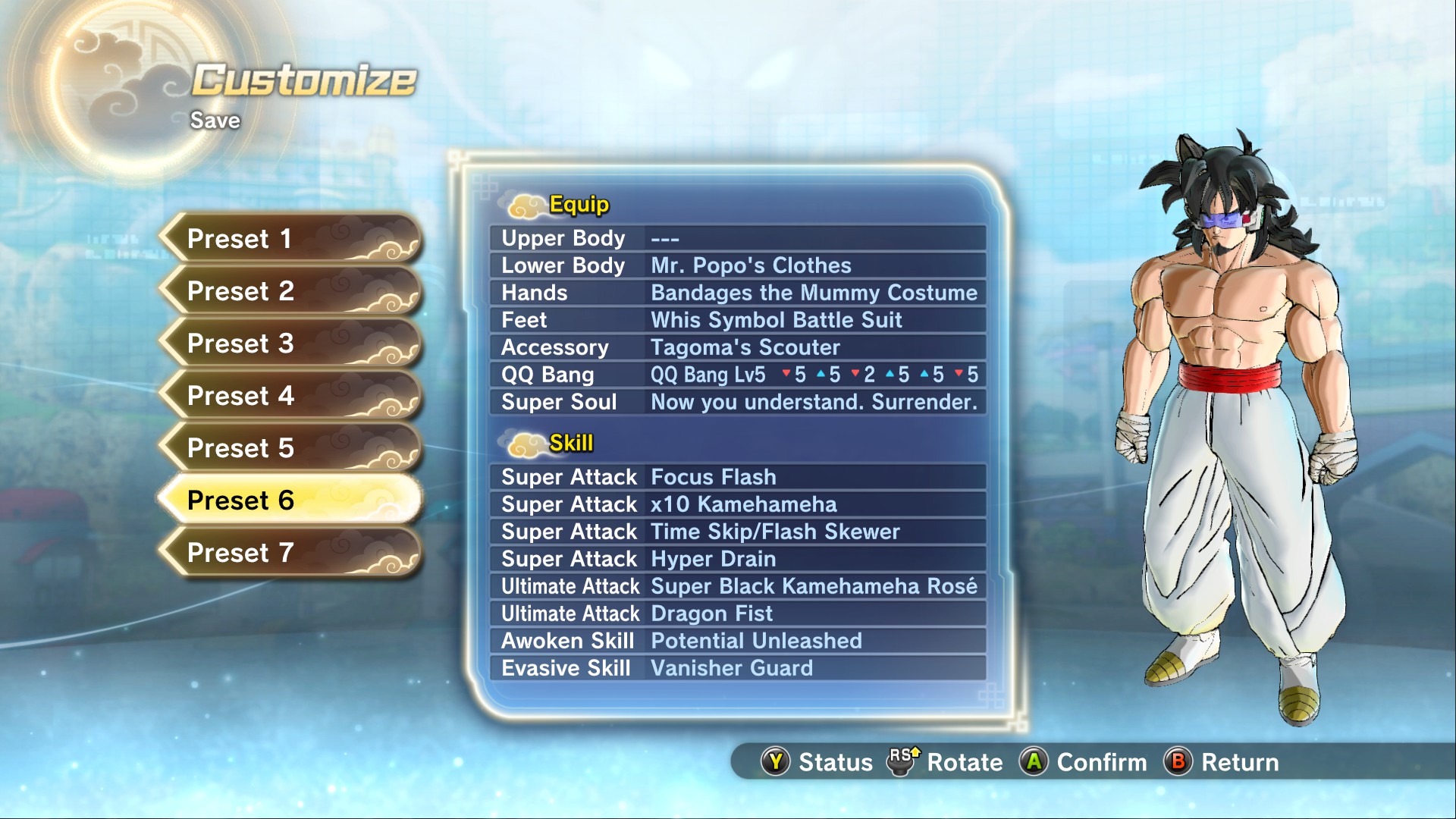The height and width of the screenshot is (819, 1456).
Task: Choose the Dragon Fist ultimate attack row
Action: coord(738,613)
